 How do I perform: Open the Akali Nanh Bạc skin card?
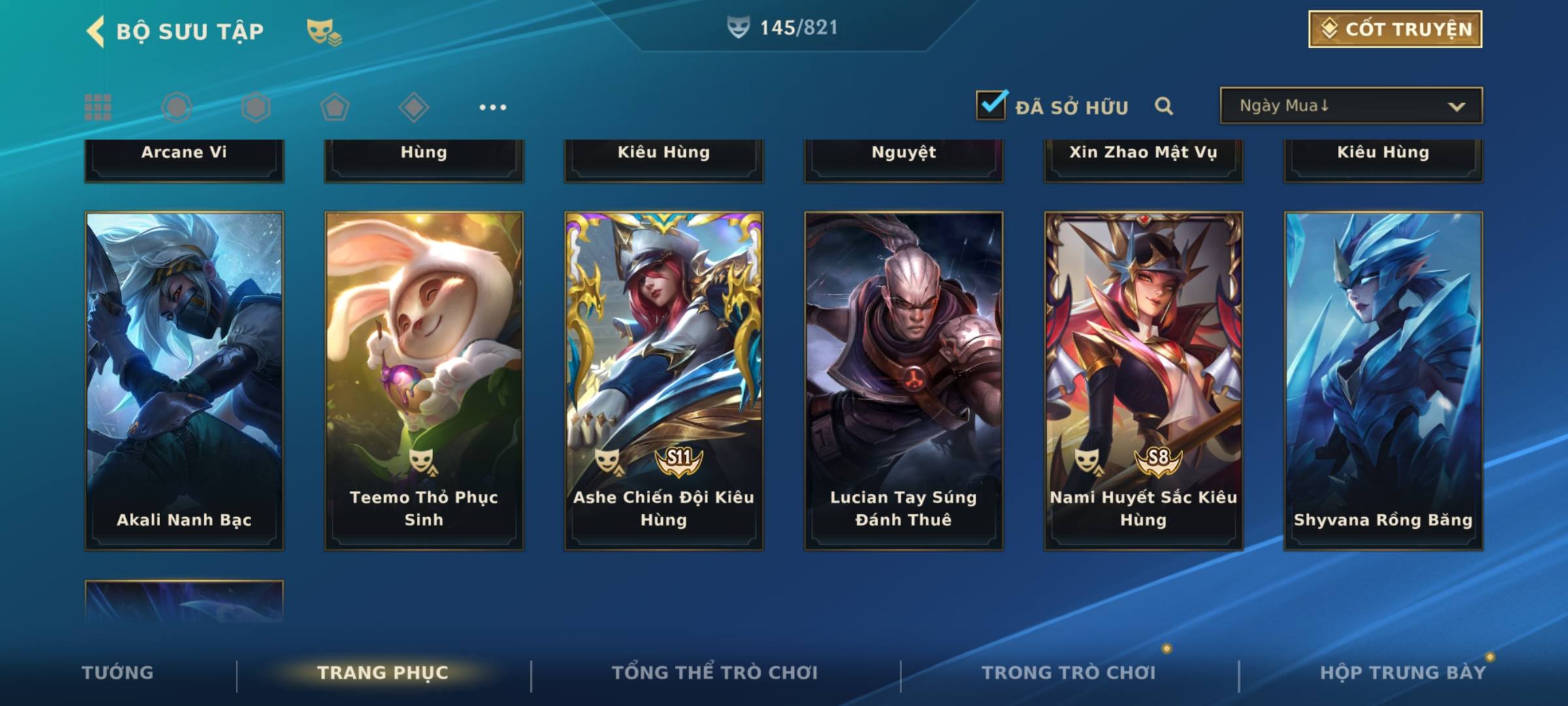click(184, 380)
